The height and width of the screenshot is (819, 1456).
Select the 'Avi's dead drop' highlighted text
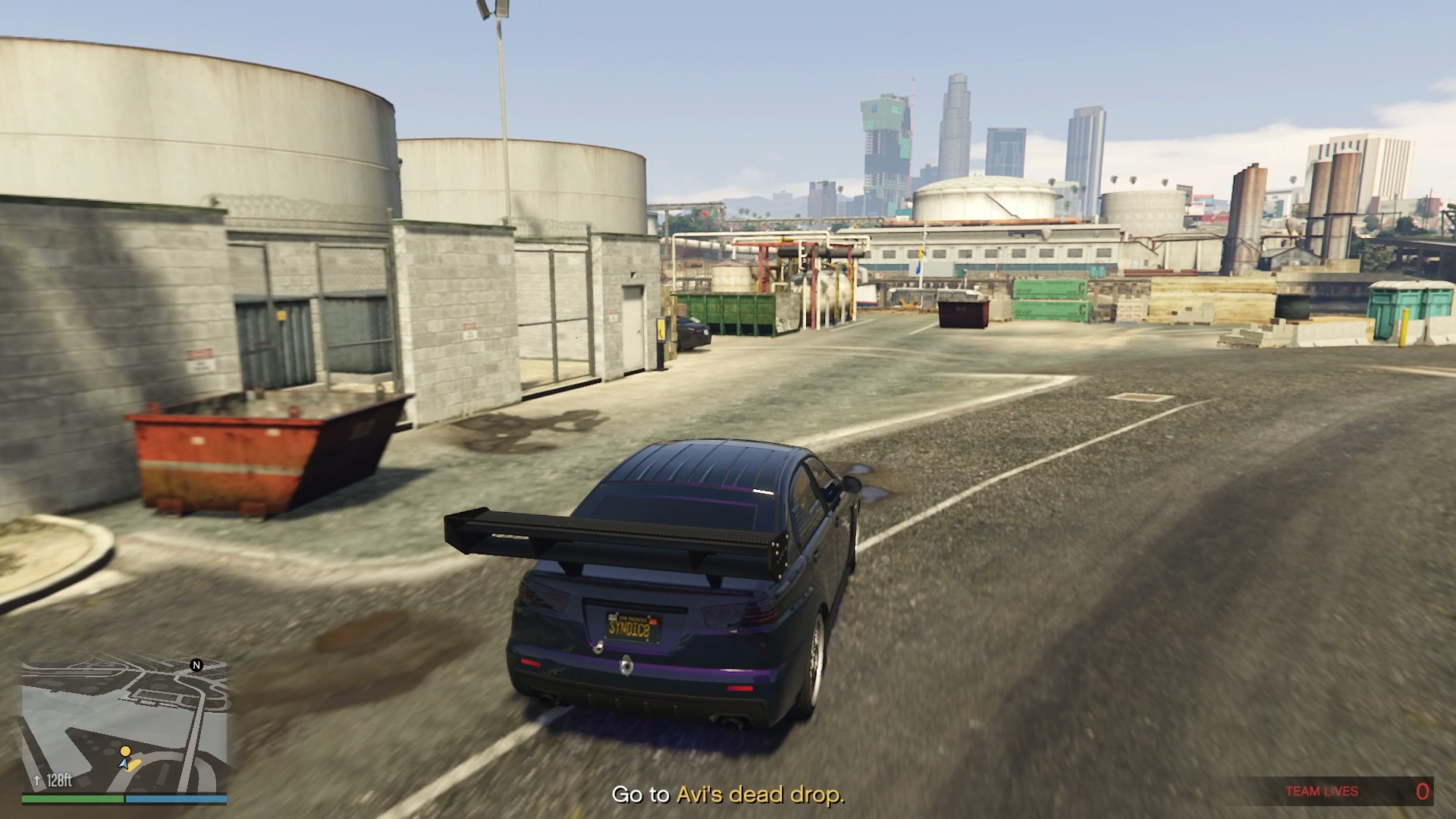(760, 795)
